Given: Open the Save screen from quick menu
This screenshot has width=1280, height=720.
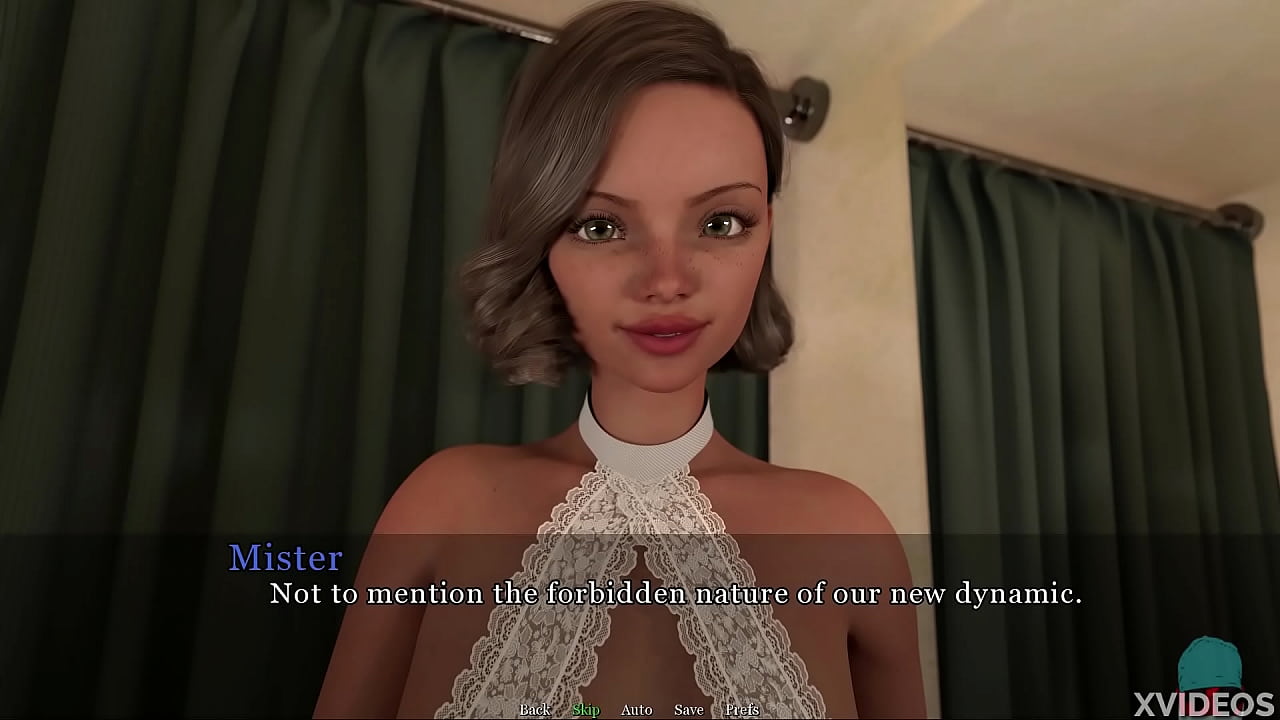Looking at the screenshot, I should coord(689,709).
